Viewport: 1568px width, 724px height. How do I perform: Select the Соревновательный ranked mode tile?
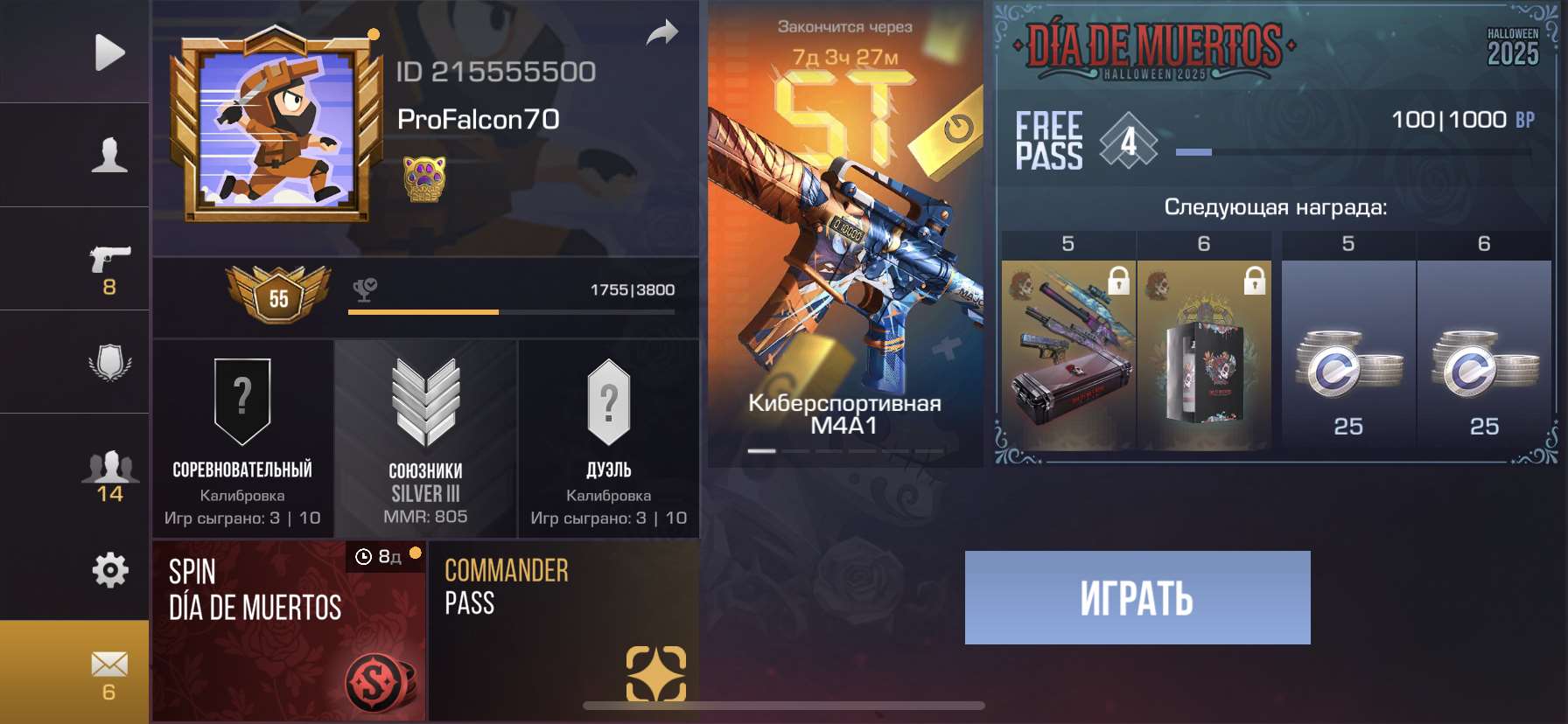242,439
